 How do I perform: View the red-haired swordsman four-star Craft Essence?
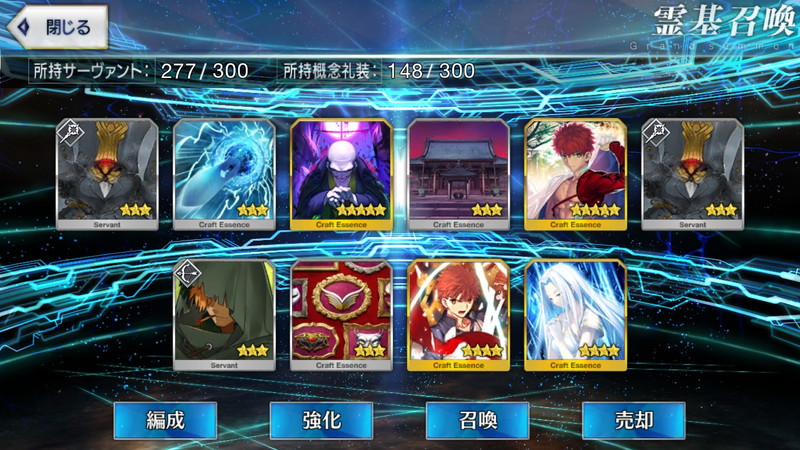click(x=458, y=314)
